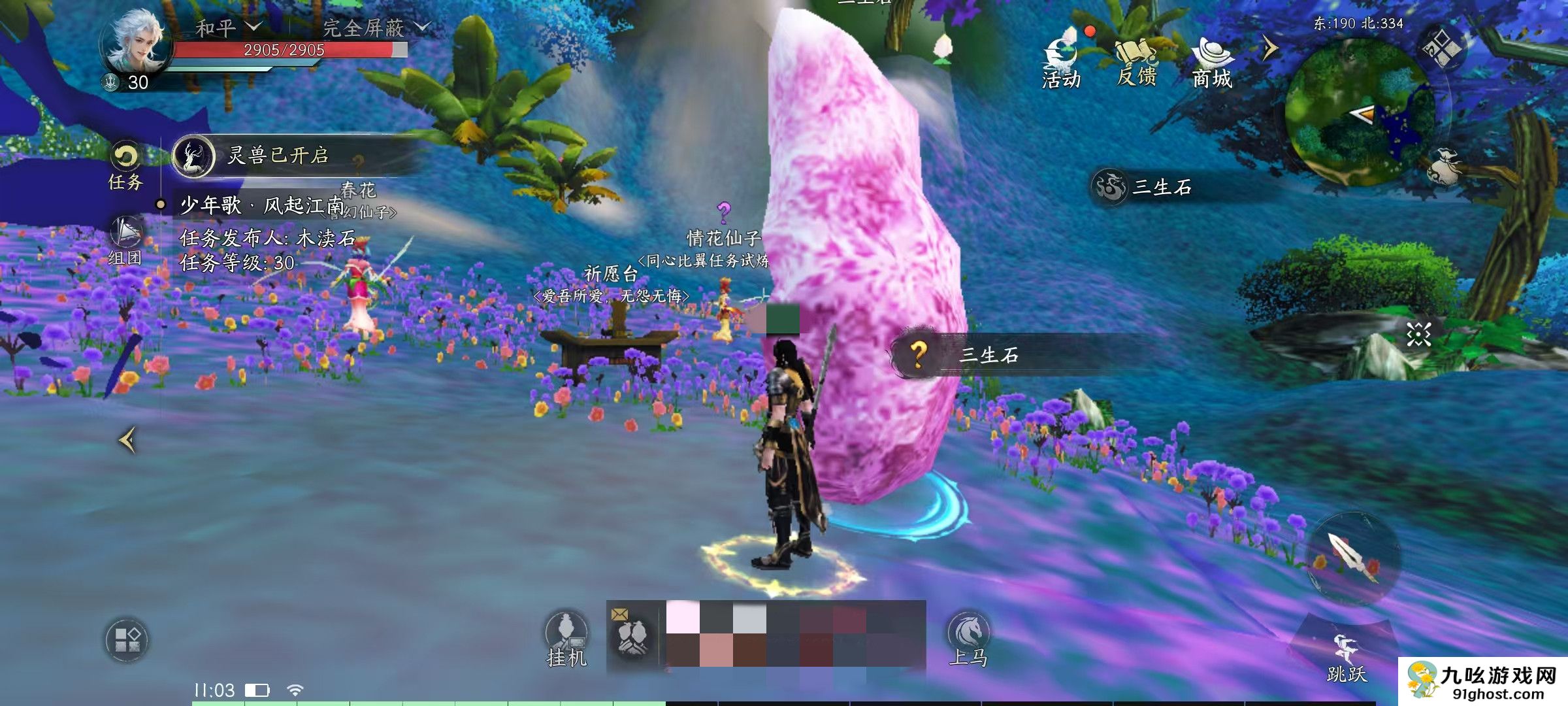Open the 完全屏蔽 display filter dropdown
The width and height of the screenshot is (1568, 706).
pyautogui.click(x=376, y=27)
